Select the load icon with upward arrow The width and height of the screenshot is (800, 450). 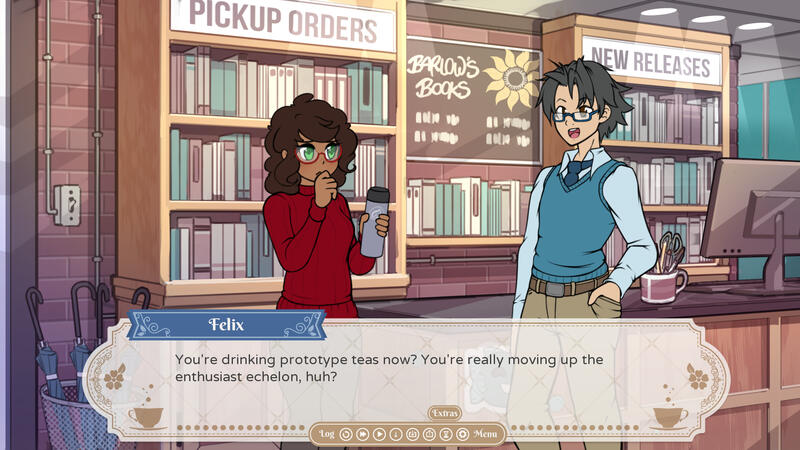pyautogui.click(x=429, y=434)
